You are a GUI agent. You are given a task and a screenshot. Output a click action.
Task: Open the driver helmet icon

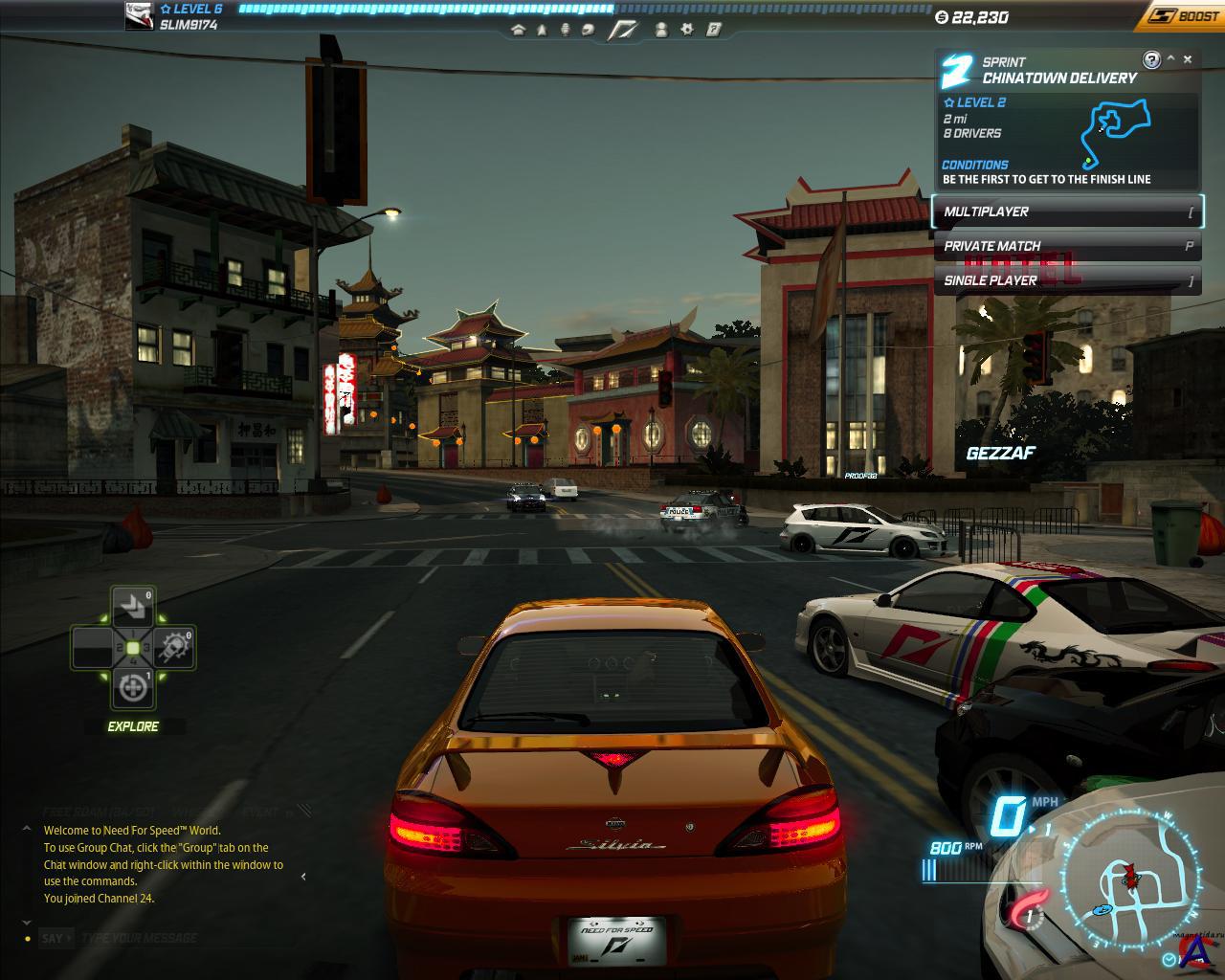pyautogui.click(x=588, y=30)
